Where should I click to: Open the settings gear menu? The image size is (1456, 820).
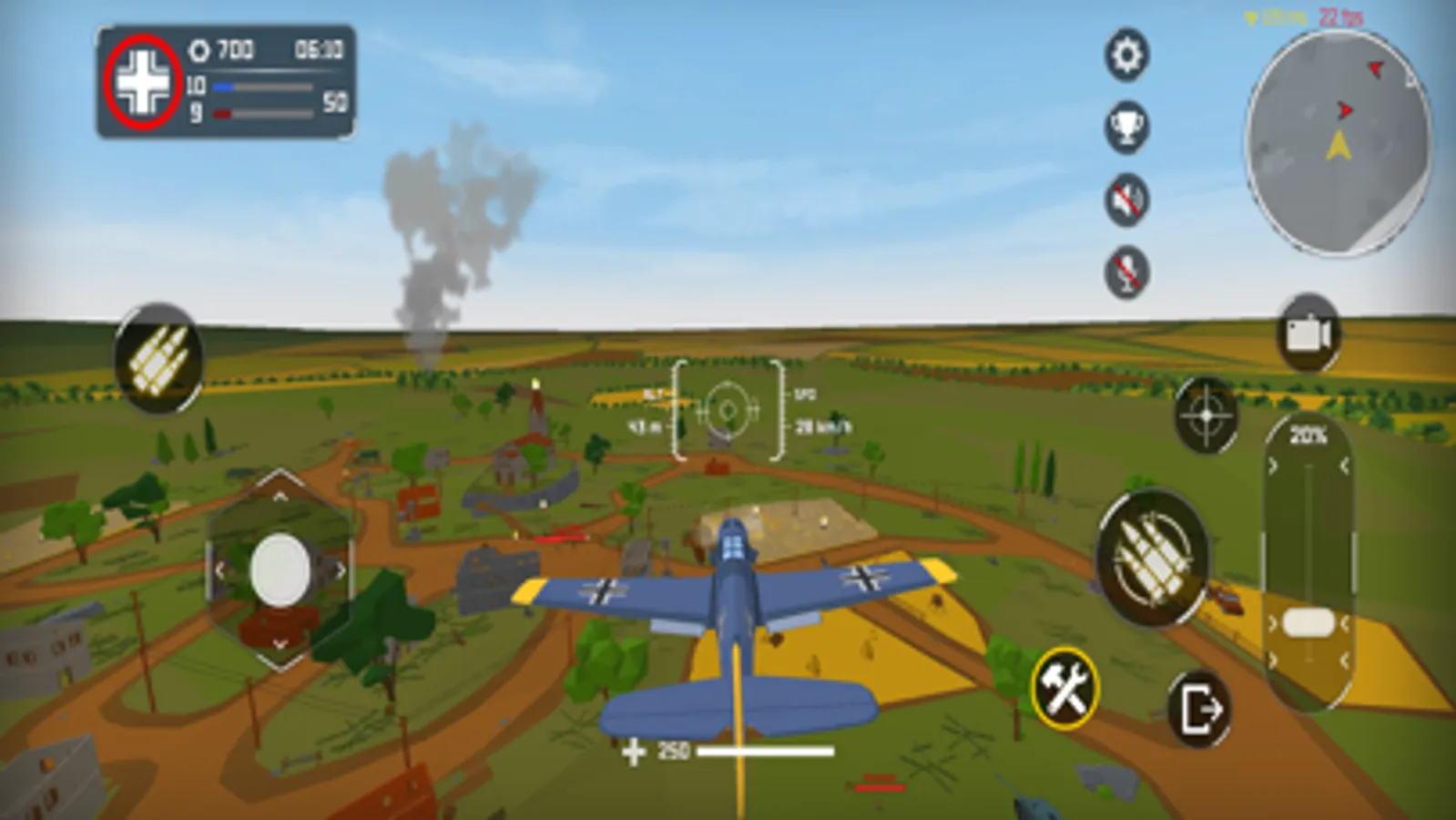[1125, 55]
